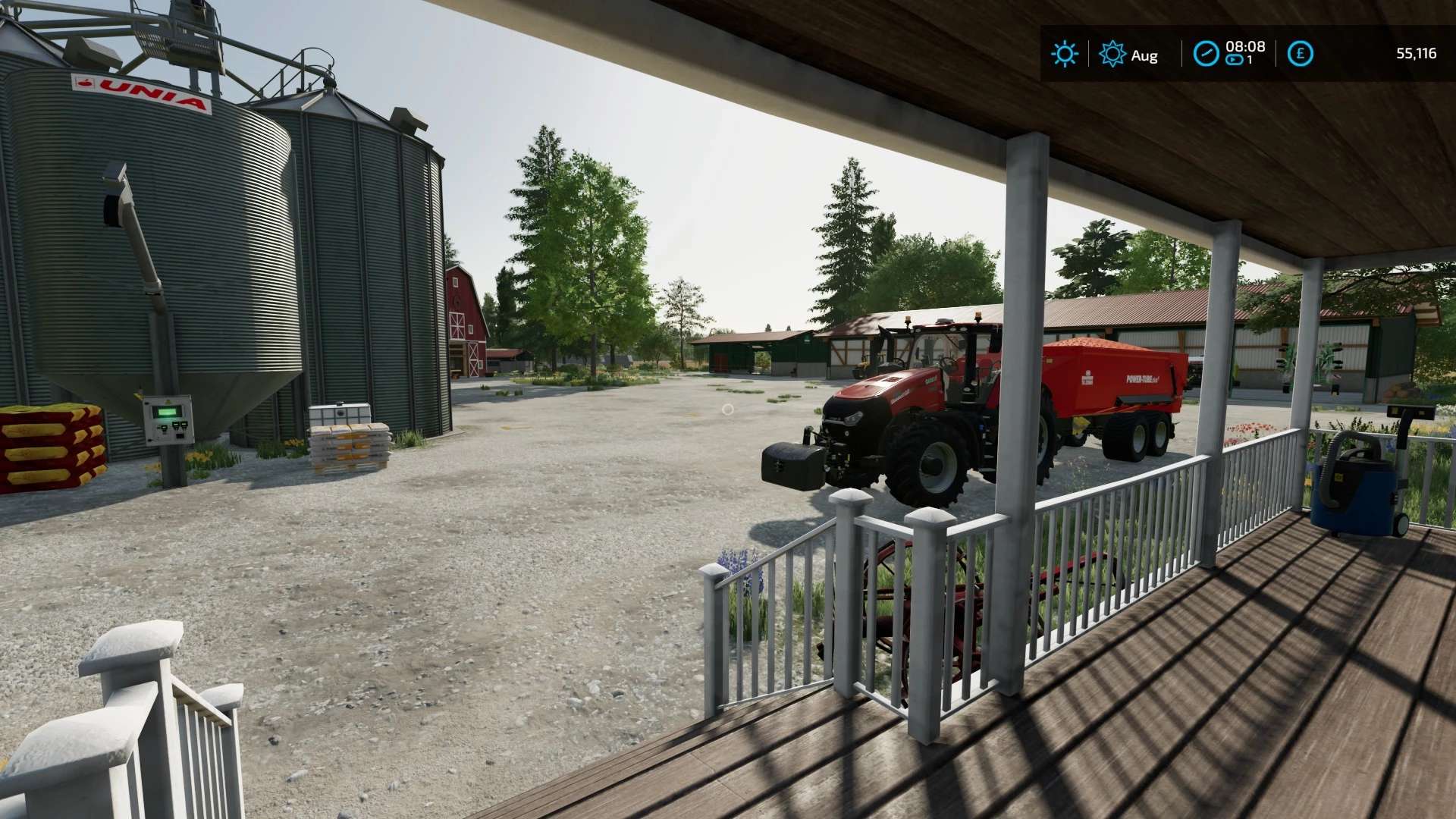The width and height of the screenshot is (1456, 819).
Task: Select the August season icon
Action: click(1112, 54)
